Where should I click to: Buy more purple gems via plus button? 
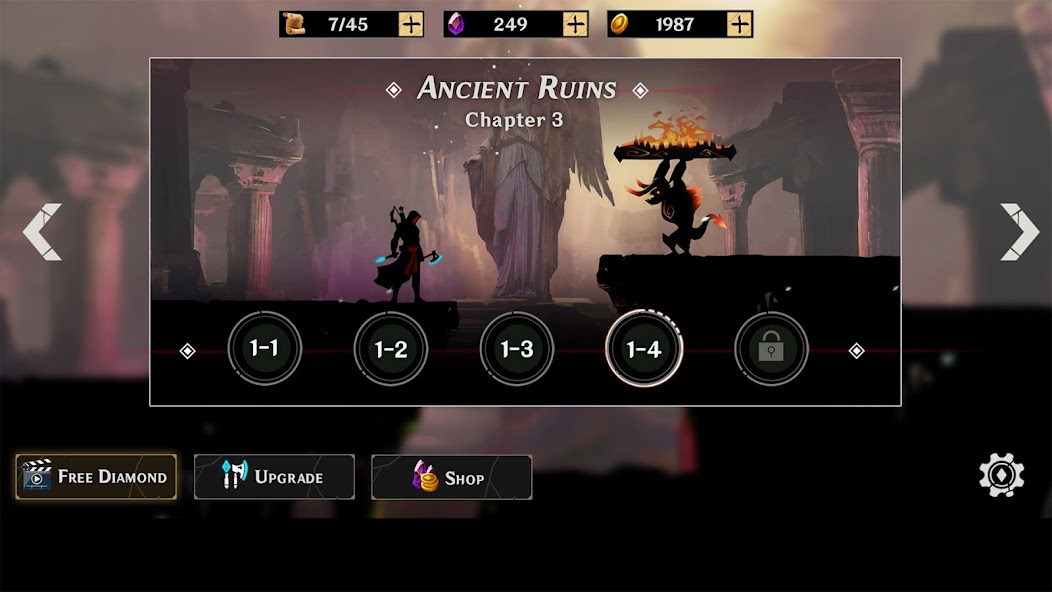click(575, 25)
